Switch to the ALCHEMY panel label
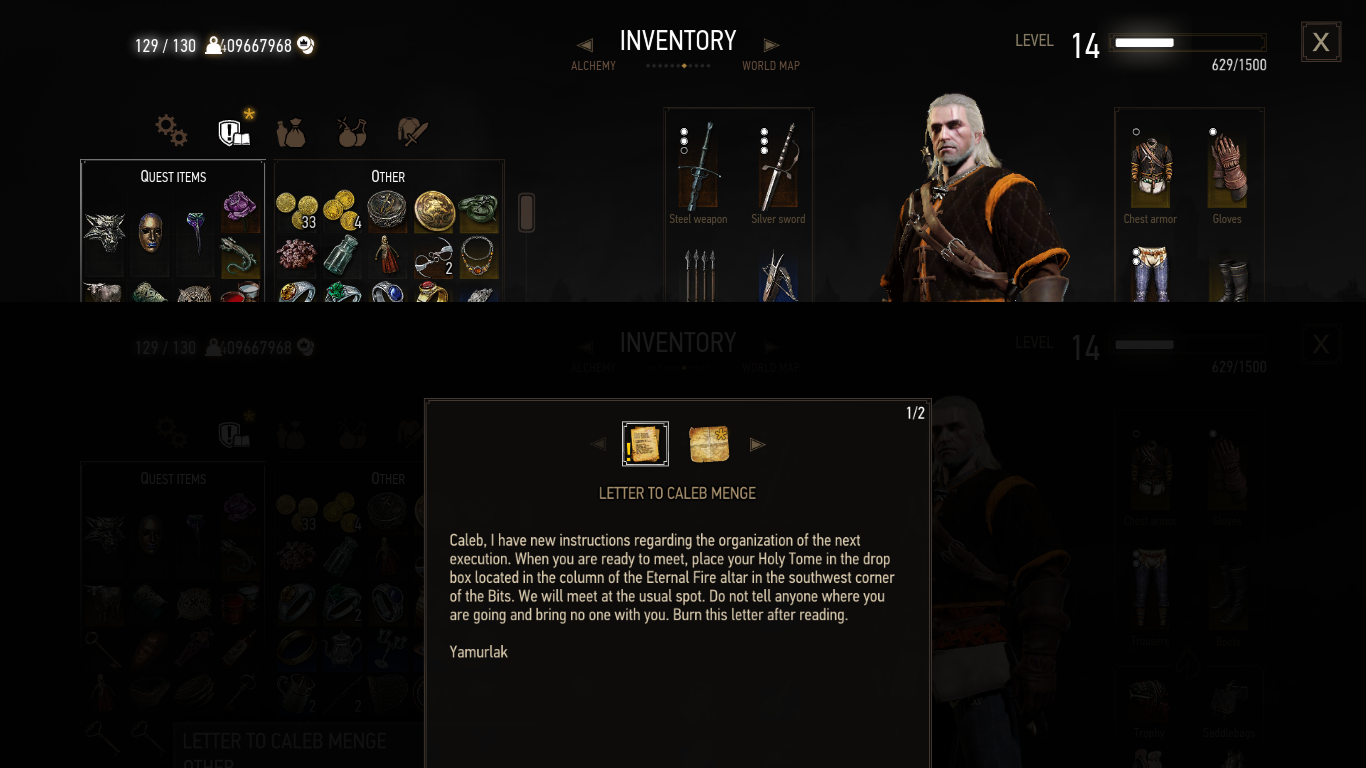 coord(593,65)
